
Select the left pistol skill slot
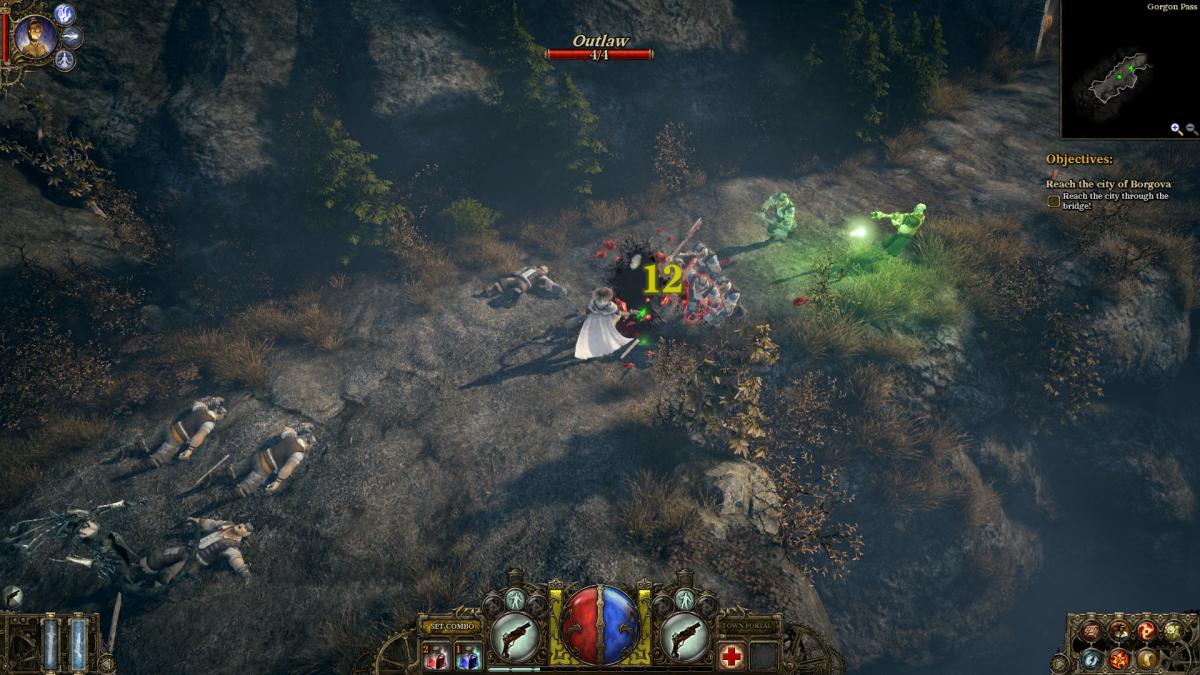(516, 636)
